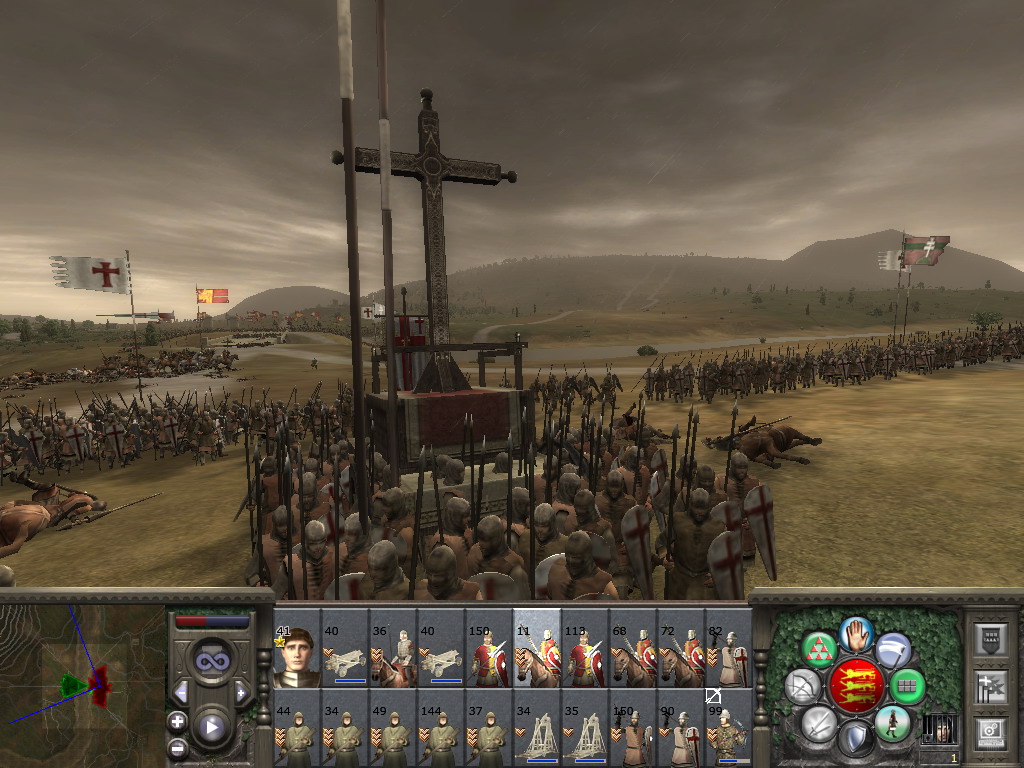The height and width of the screenshot is (768, 1024).
Task: Zoom in the minimap with plus button
Action: click(177, 721)
